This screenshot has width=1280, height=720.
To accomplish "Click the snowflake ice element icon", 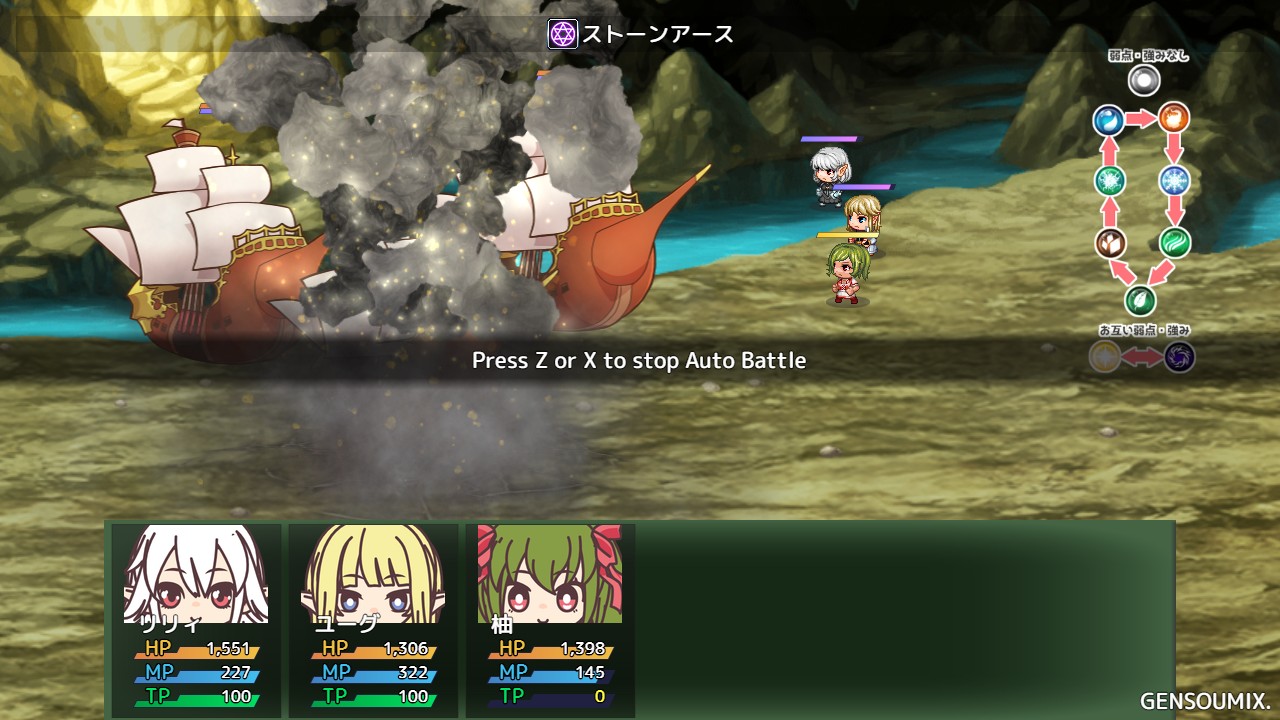I will coord(1174,181).
